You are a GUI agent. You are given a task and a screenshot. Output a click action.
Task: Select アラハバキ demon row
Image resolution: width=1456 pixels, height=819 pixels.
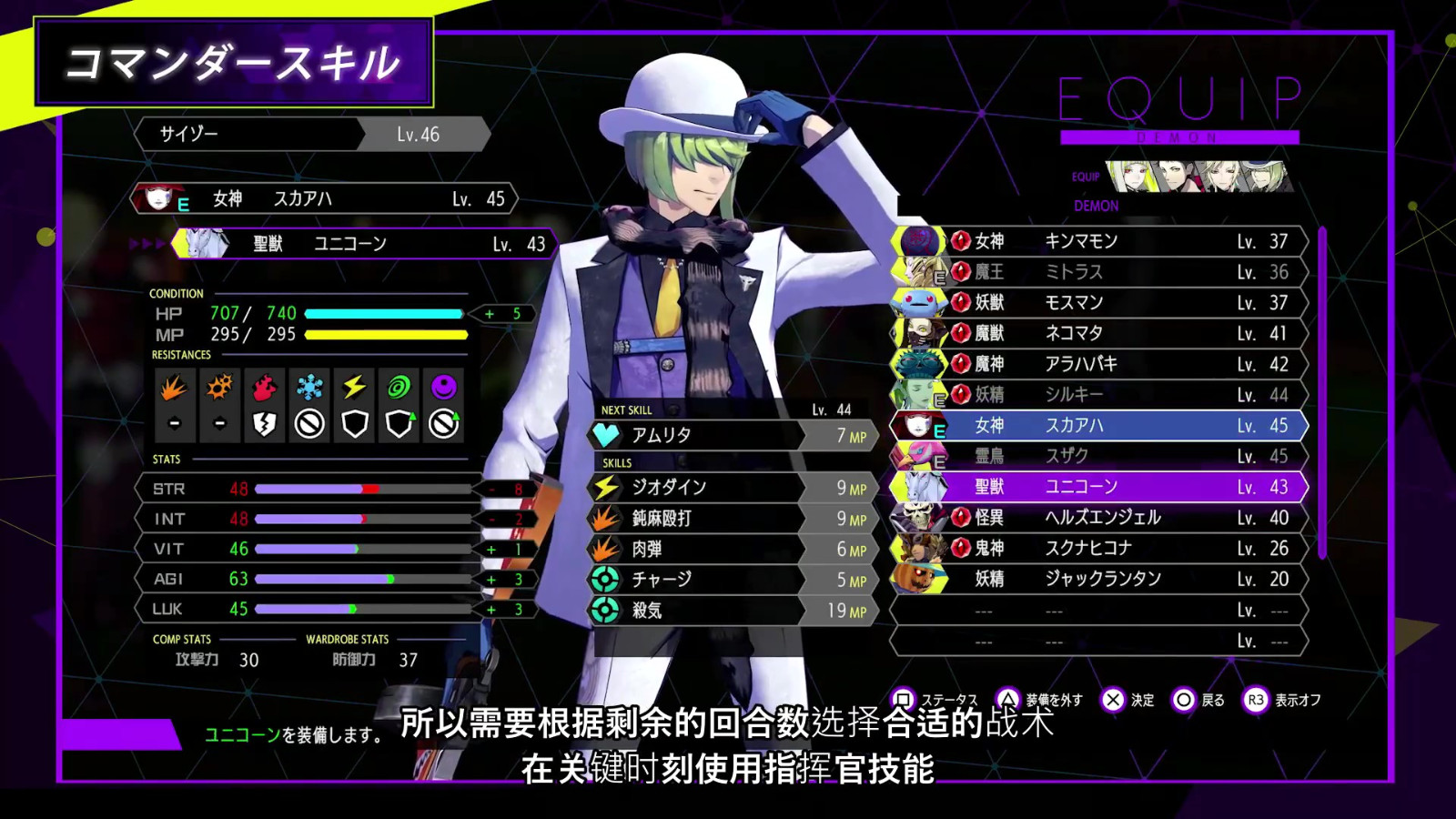coord(1101,364)
